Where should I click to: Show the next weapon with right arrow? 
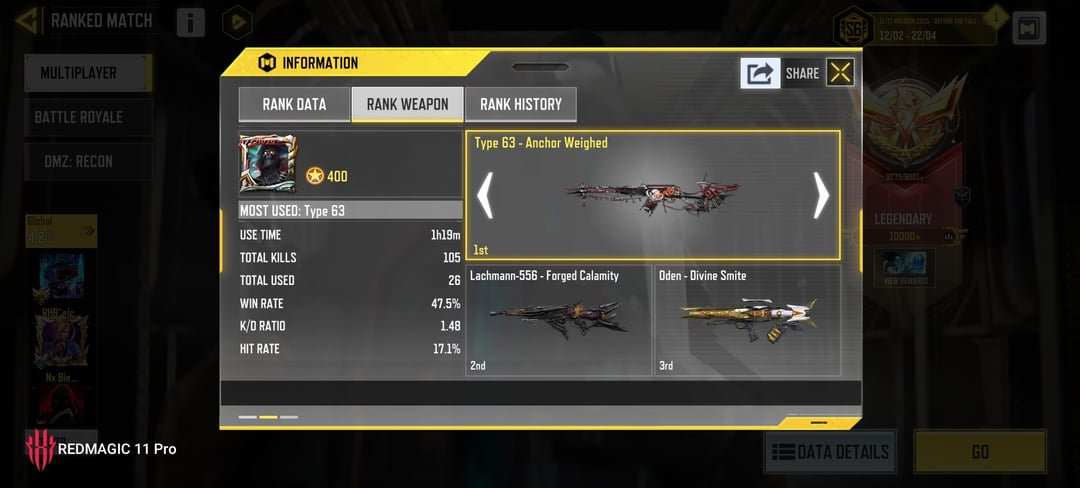tap(820, 195)
